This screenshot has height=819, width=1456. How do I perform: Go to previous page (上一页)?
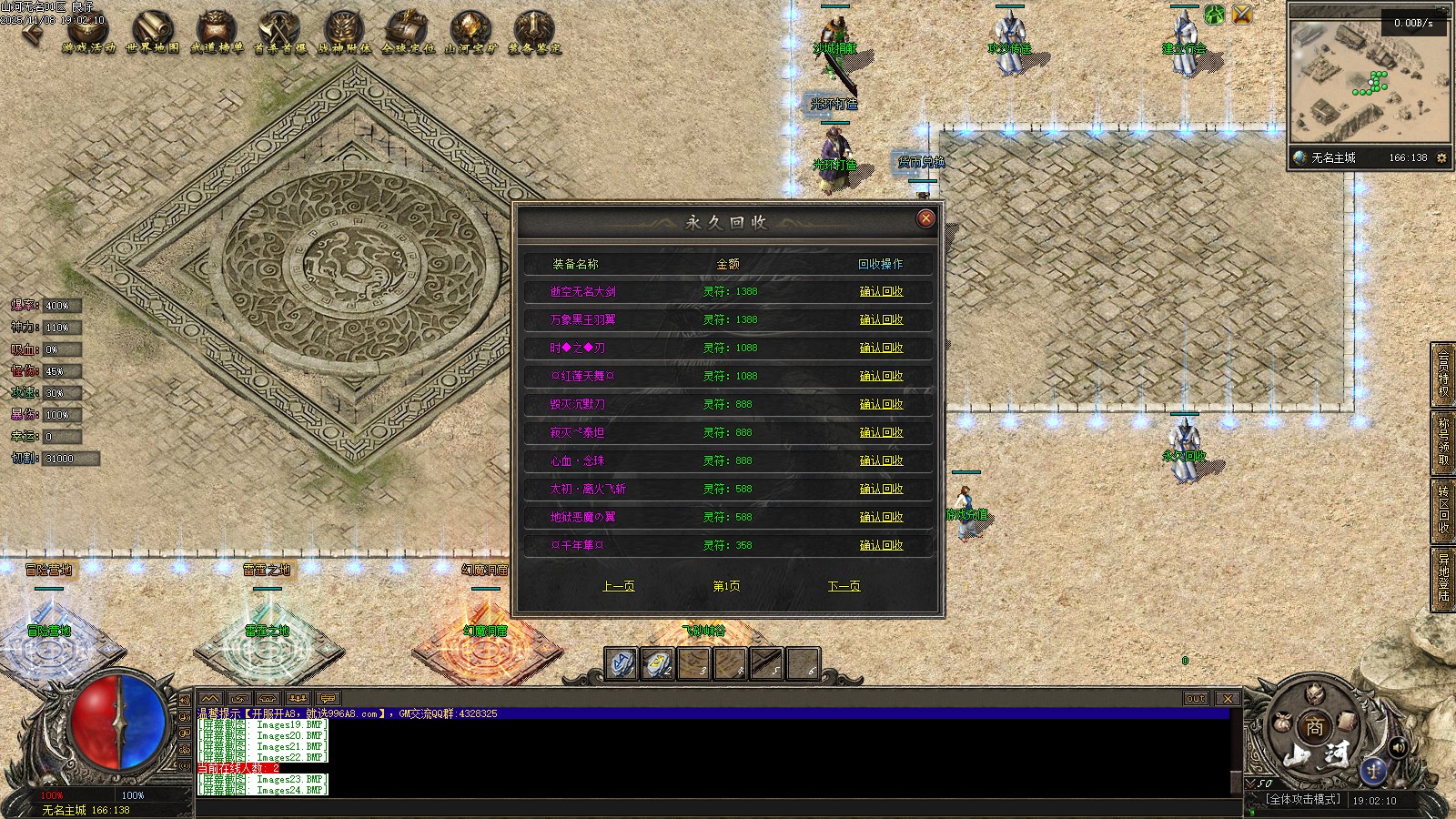(x=618, y=586)
